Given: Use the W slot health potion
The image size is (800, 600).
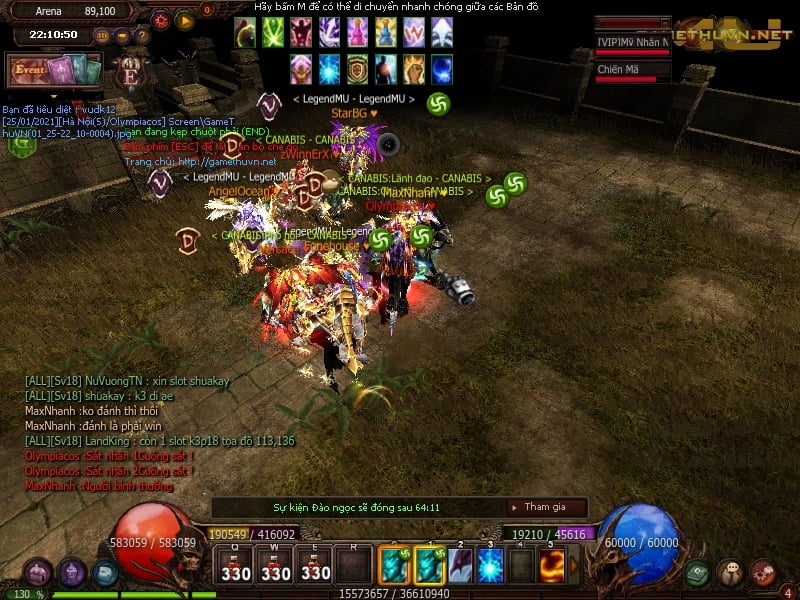Looking at the screenshot, I should pos(276,565).
